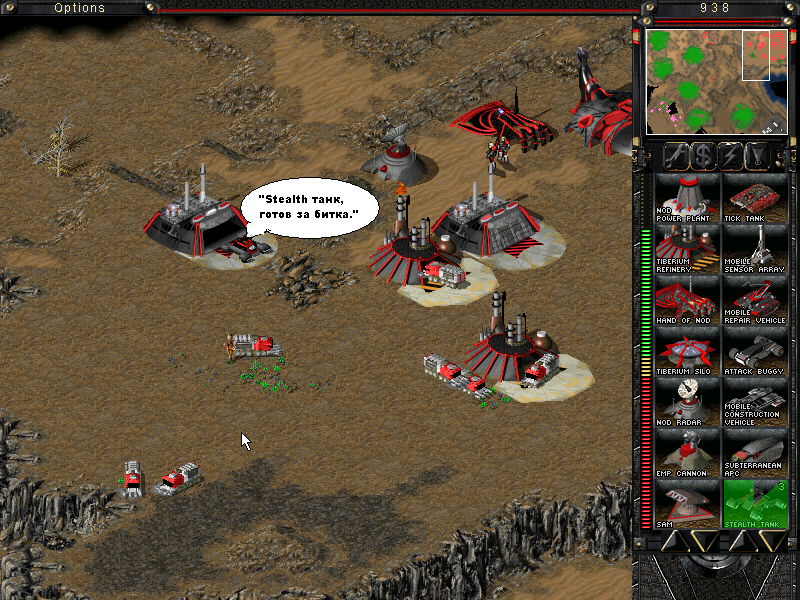Queue an Attack Buggy
The height and width of the screenshot is (600, 800).
754,349
